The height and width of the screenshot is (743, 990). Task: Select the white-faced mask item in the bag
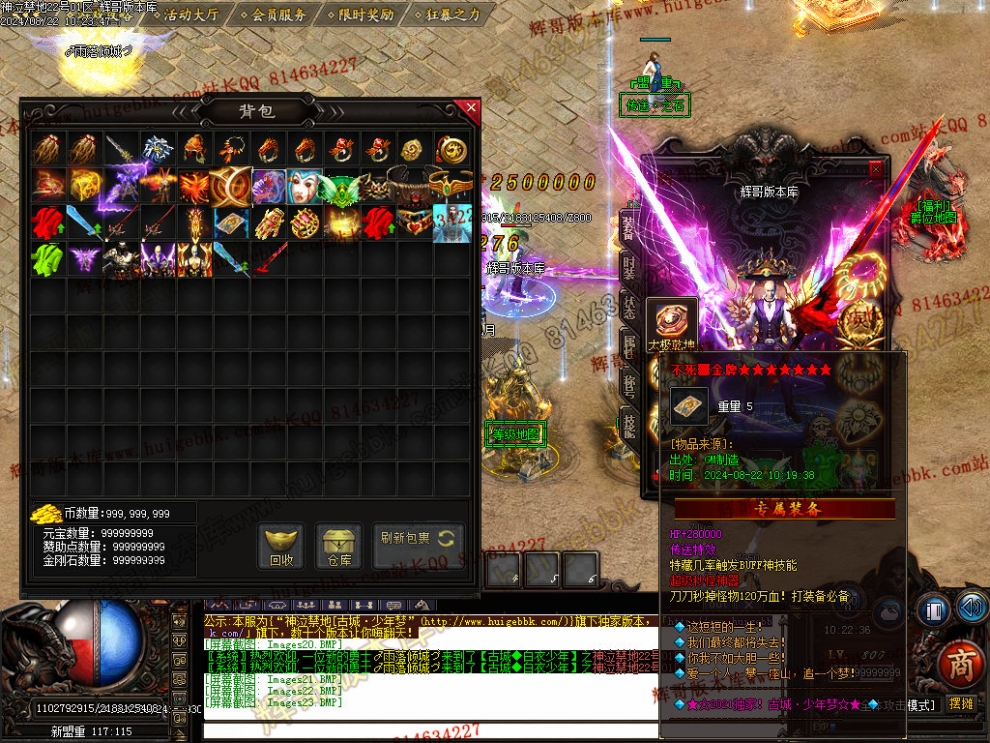point(305,186)
